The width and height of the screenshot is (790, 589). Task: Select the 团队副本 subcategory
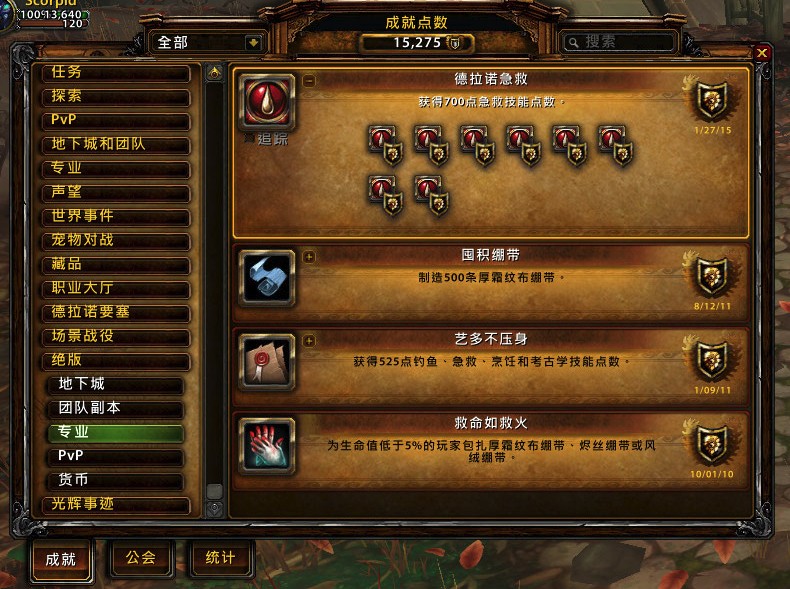(118, 408)
